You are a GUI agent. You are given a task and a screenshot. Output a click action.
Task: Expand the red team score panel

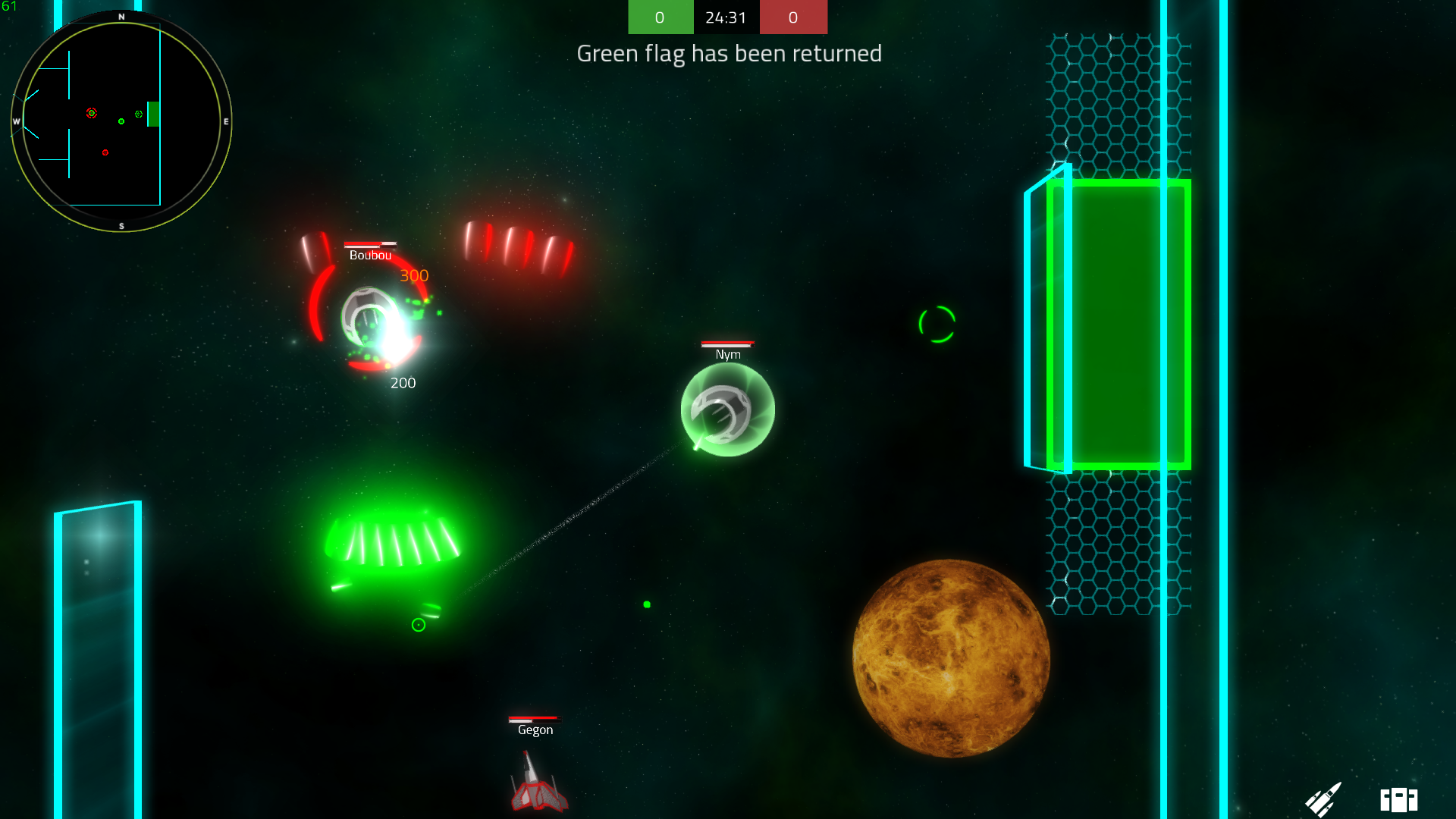[x=793, y=17]
